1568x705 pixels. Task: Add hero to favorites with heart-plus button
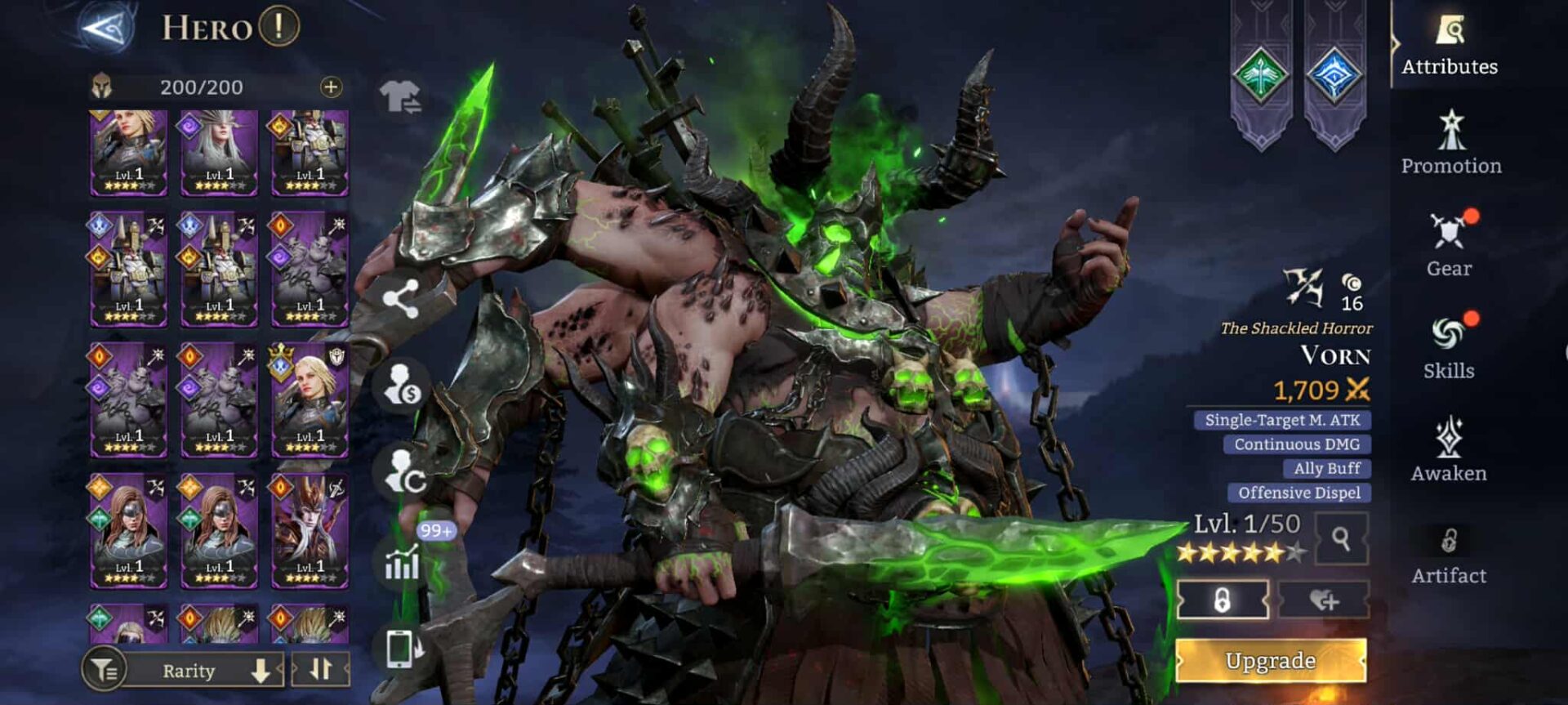point(1324,600)
